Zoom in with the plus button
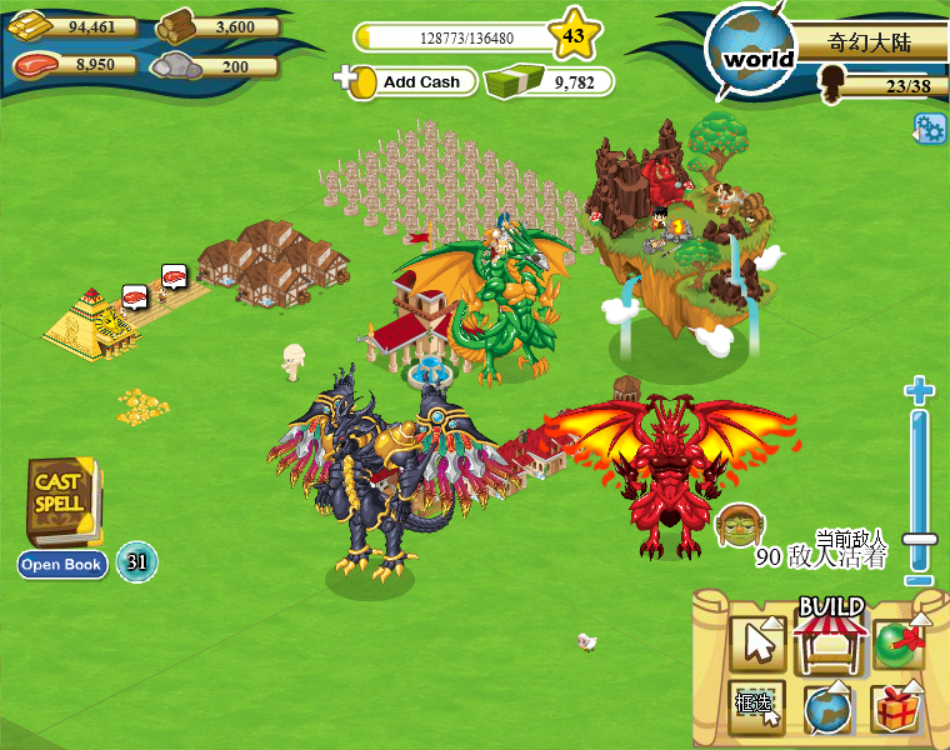The image size is (950, 750). [x=919, y=391]
